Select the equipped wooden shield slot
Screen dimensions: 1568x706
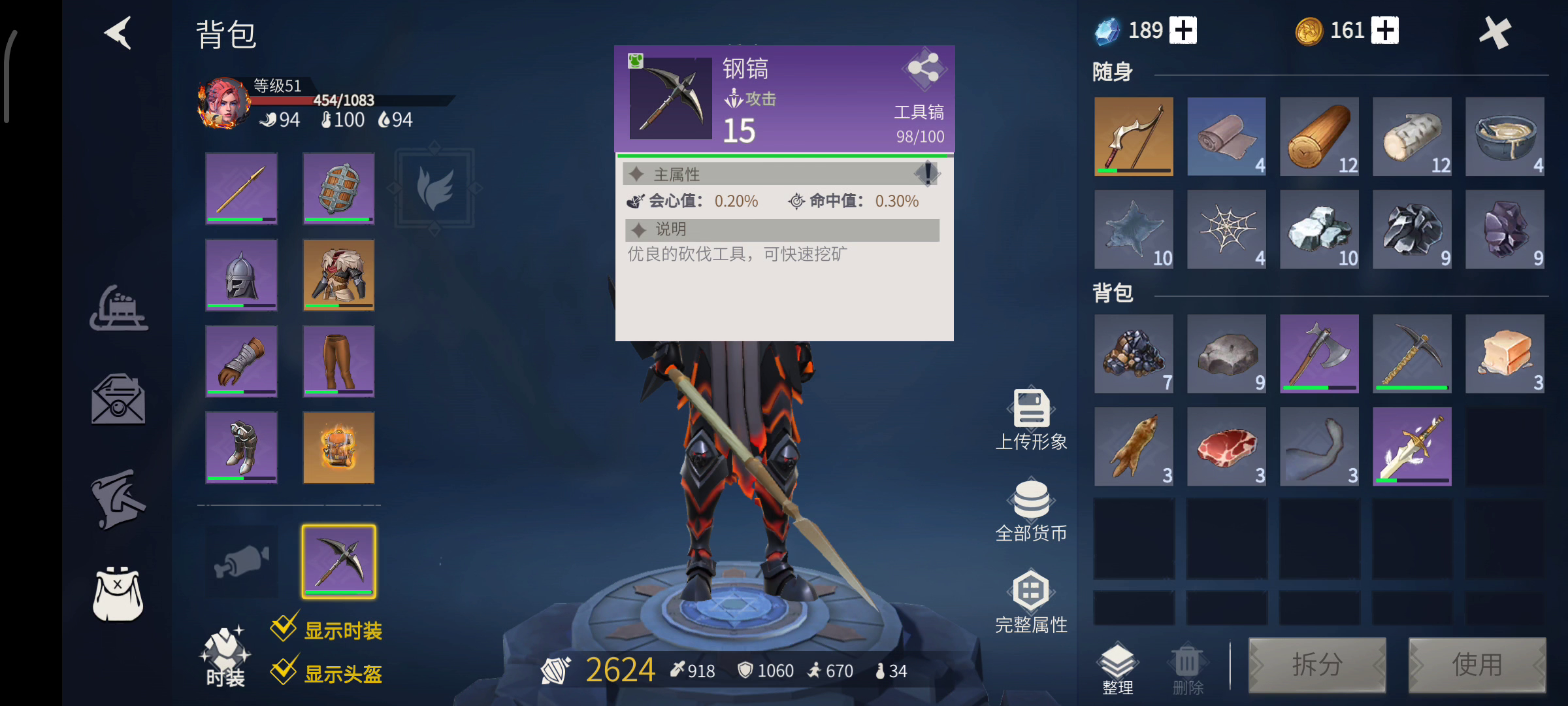click(338, 189)
